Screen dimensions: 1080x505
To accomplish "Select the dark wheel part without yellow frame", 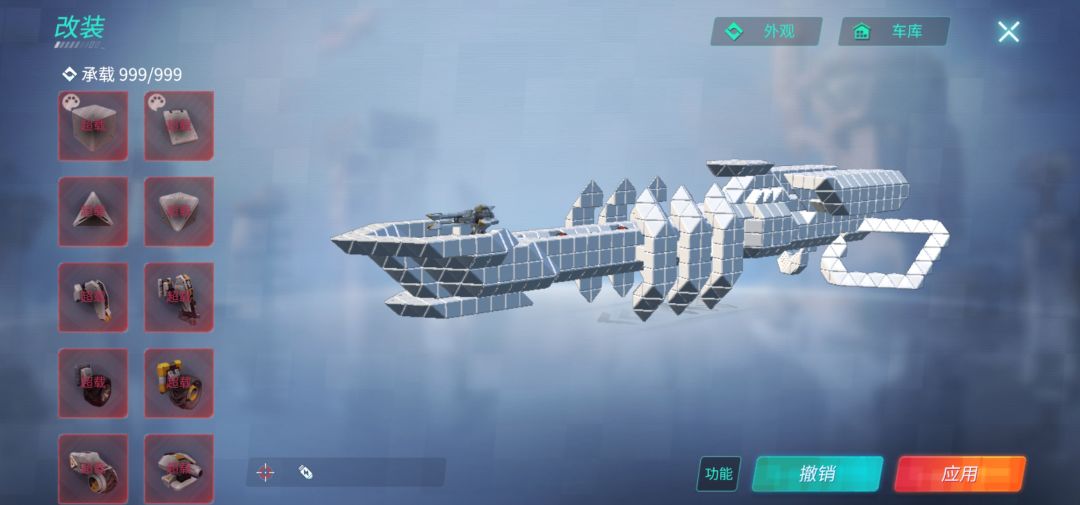I will coord(93,383).
